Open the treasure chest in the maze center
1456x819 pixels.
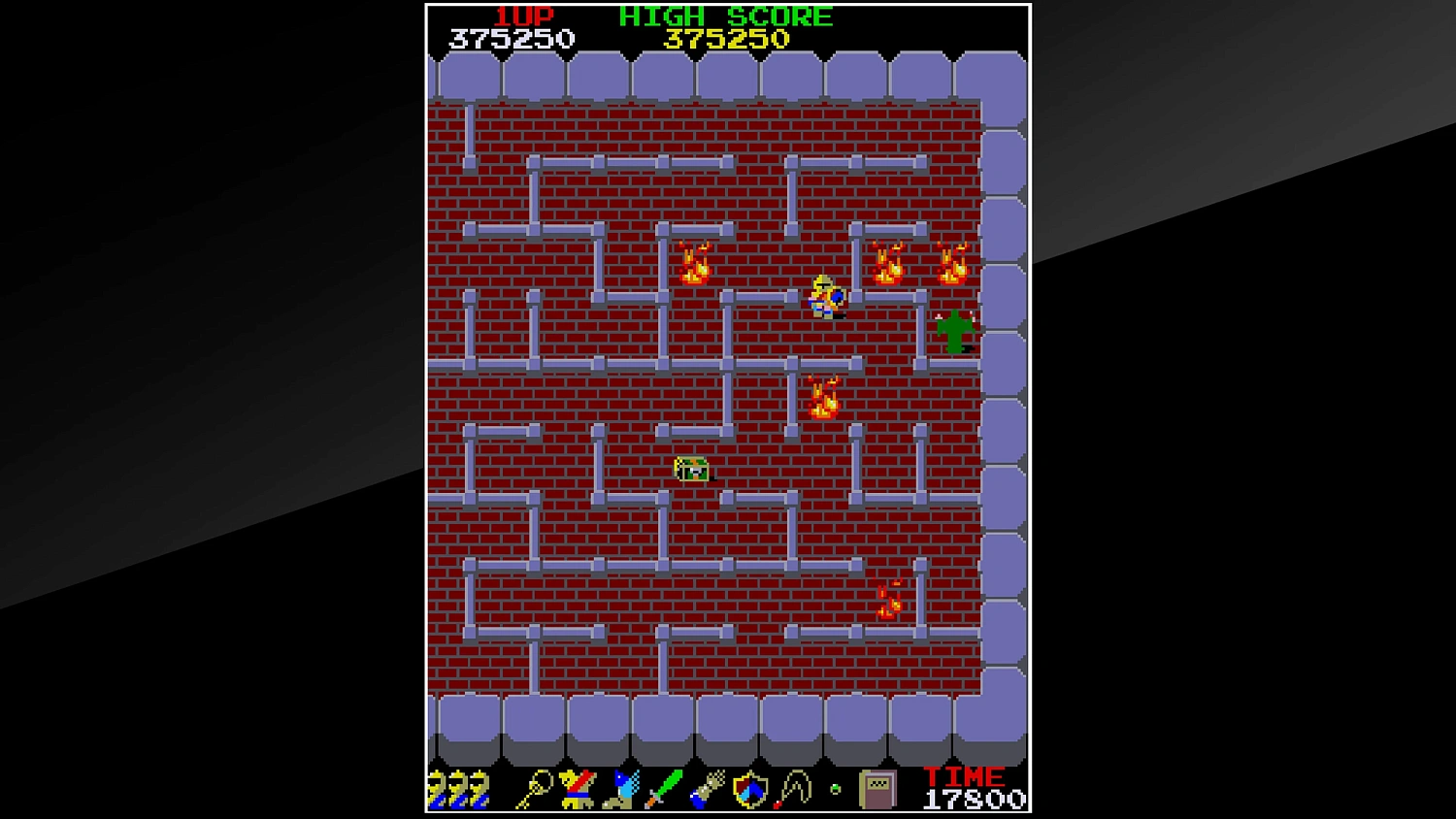(x=689, y=470)
